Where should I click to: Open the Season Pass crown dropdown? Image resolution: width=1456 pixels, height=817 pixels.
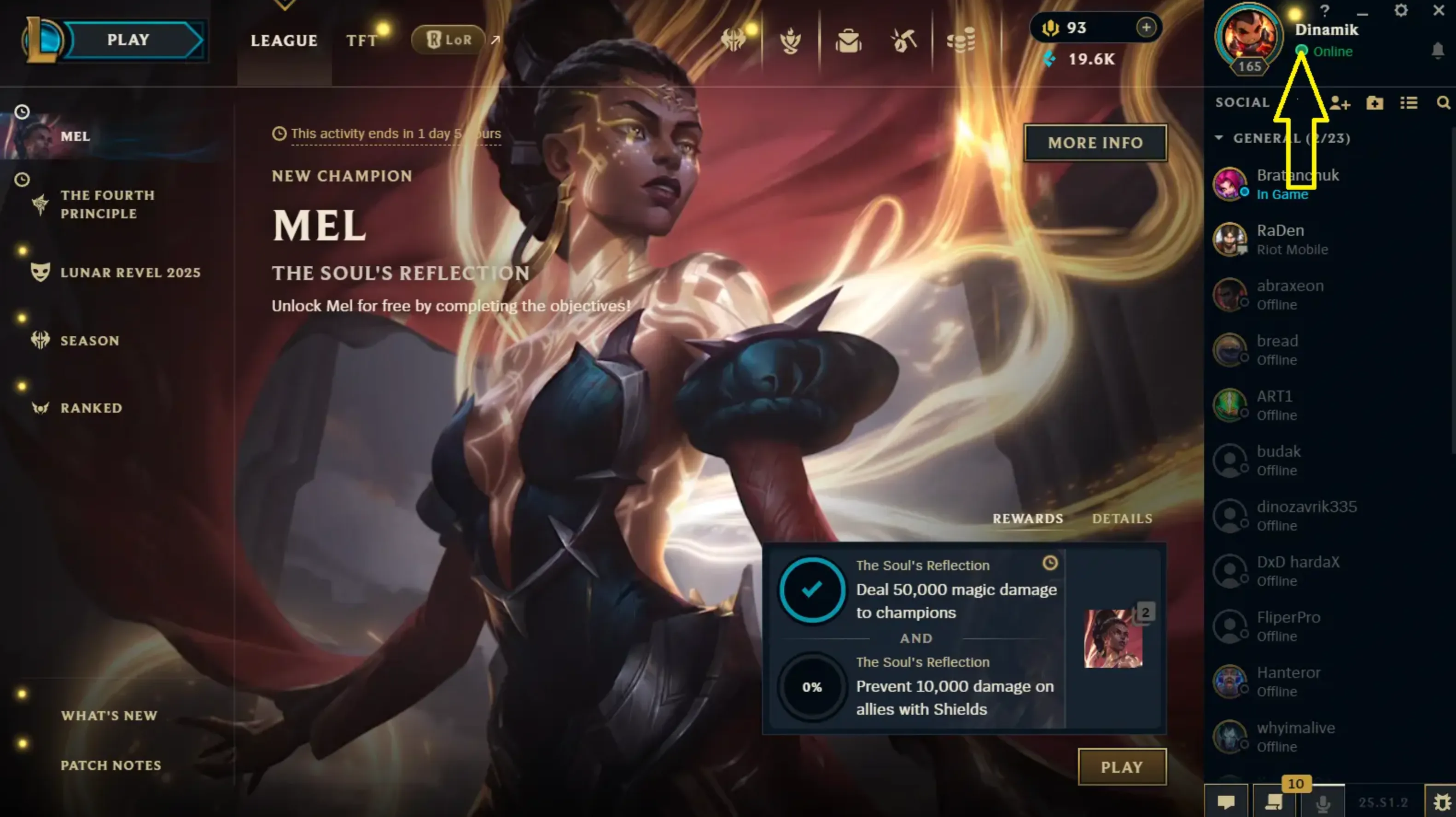(x=733, y=40)
